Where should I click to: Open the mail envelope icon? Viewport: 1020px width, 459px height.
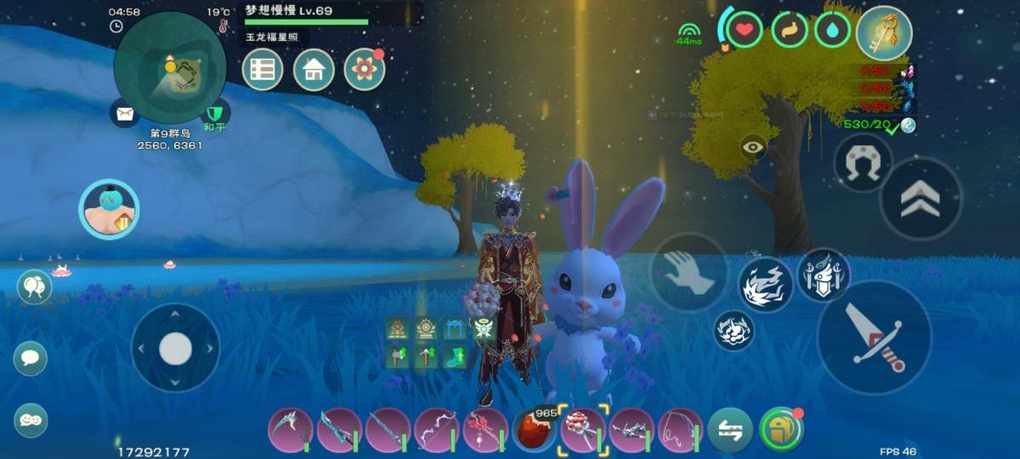(125, 114)
